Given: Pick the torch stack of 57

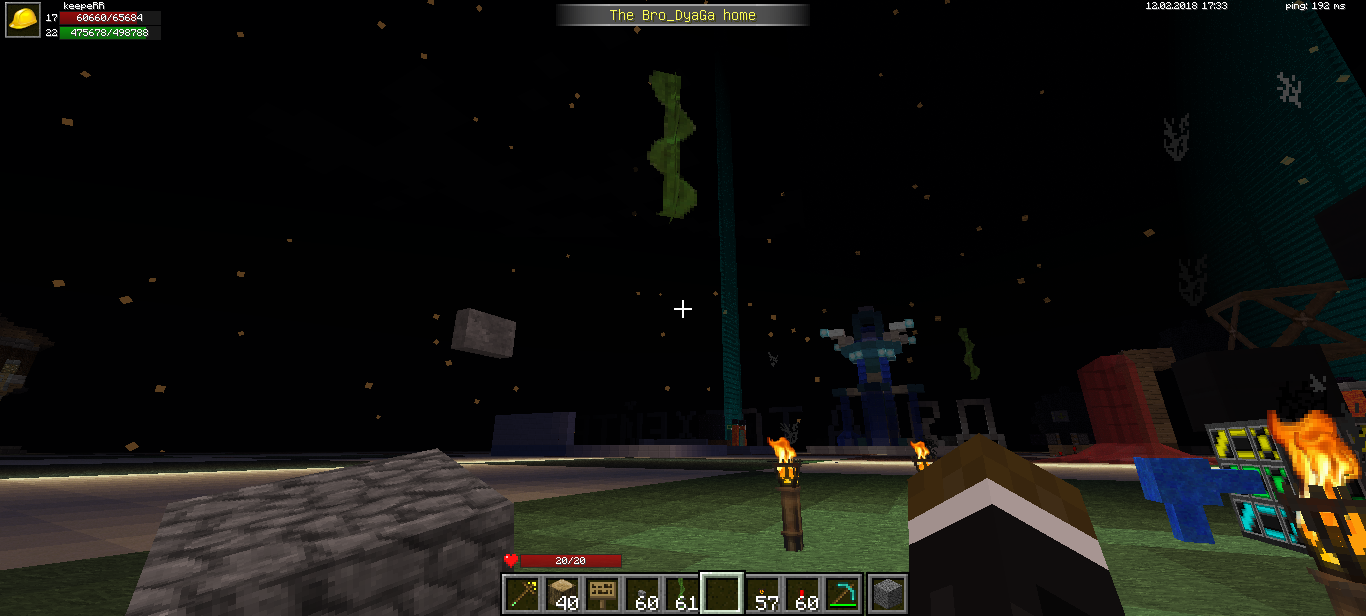Looking at the screenshot, I should tap(763, 594).
